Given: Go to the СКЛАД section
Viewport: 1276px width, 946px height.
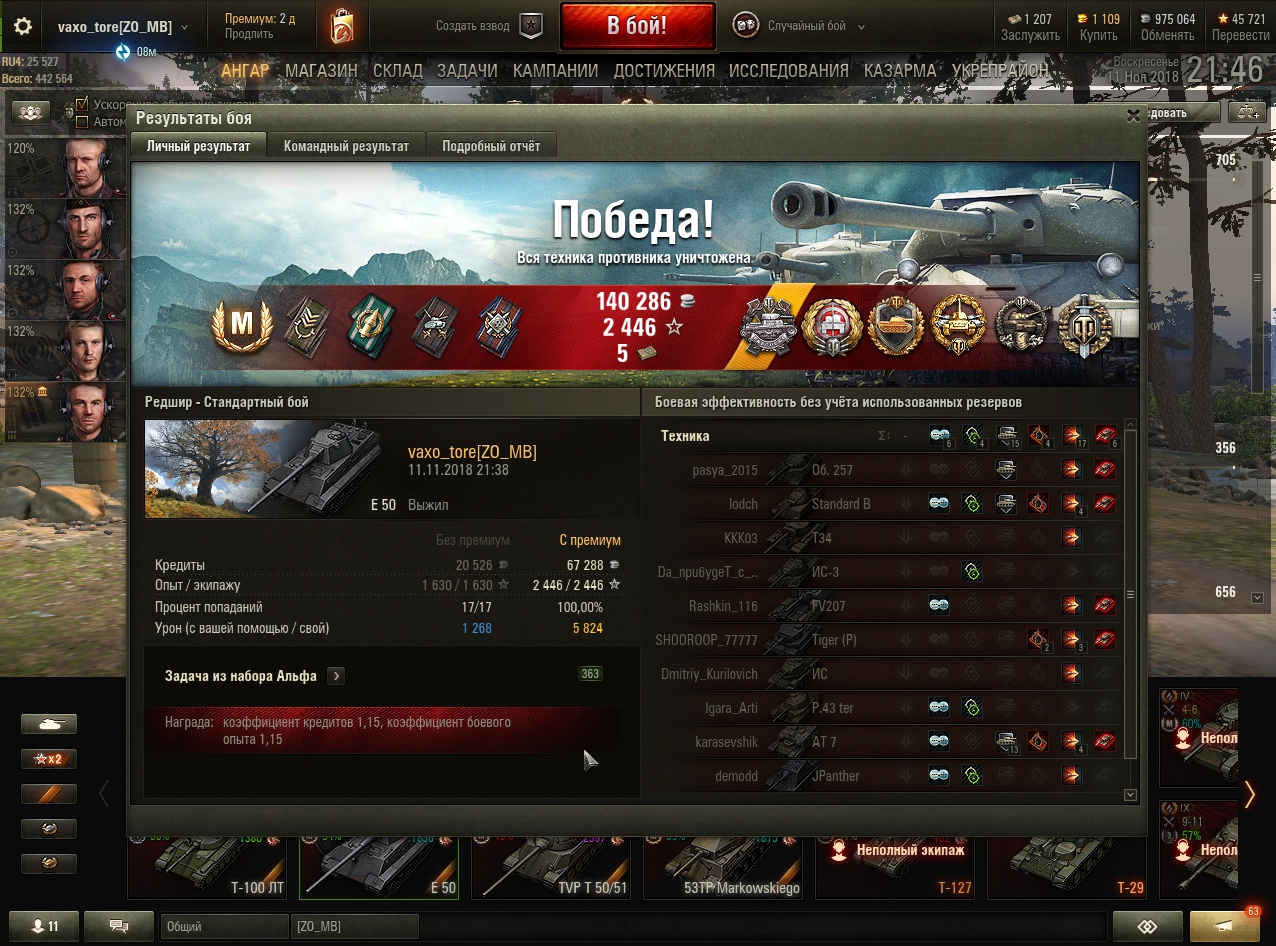Looking at the screenshot, I should (x=397, y=71).
